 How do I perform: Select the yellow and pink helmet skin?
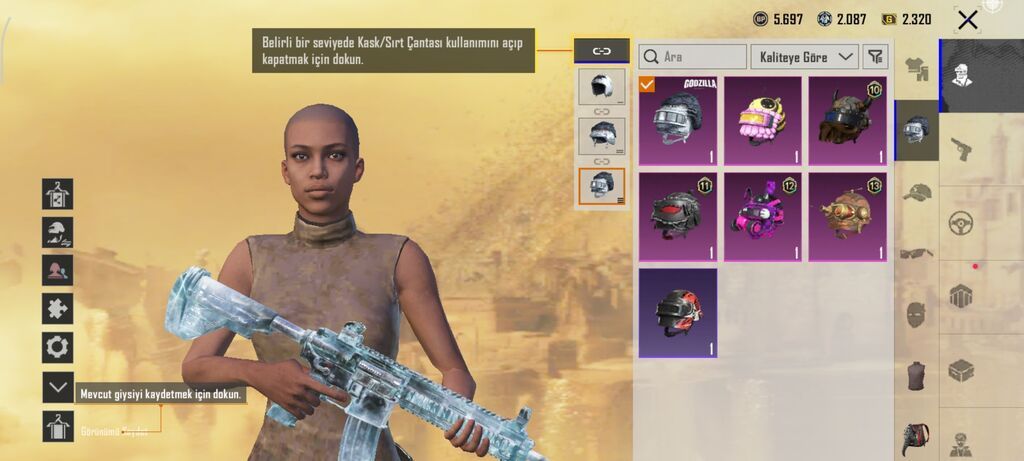pyautogui.click(x=763, y=120)
